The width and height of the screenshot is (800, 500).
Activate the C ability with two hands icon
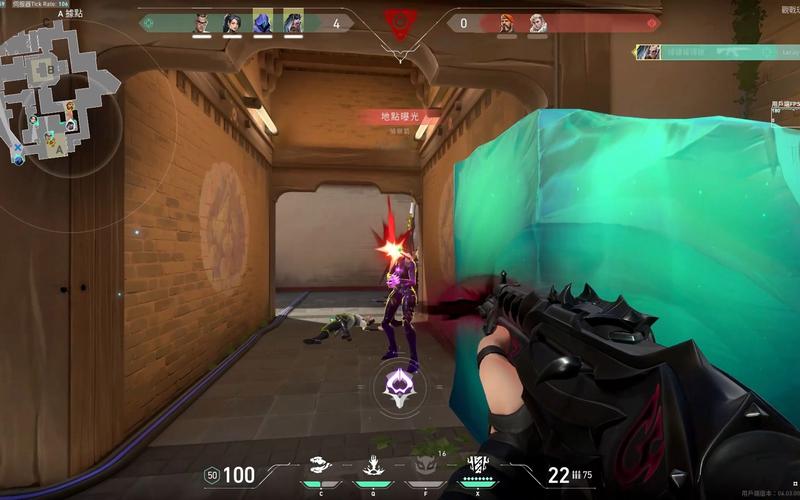click(319, 465)
